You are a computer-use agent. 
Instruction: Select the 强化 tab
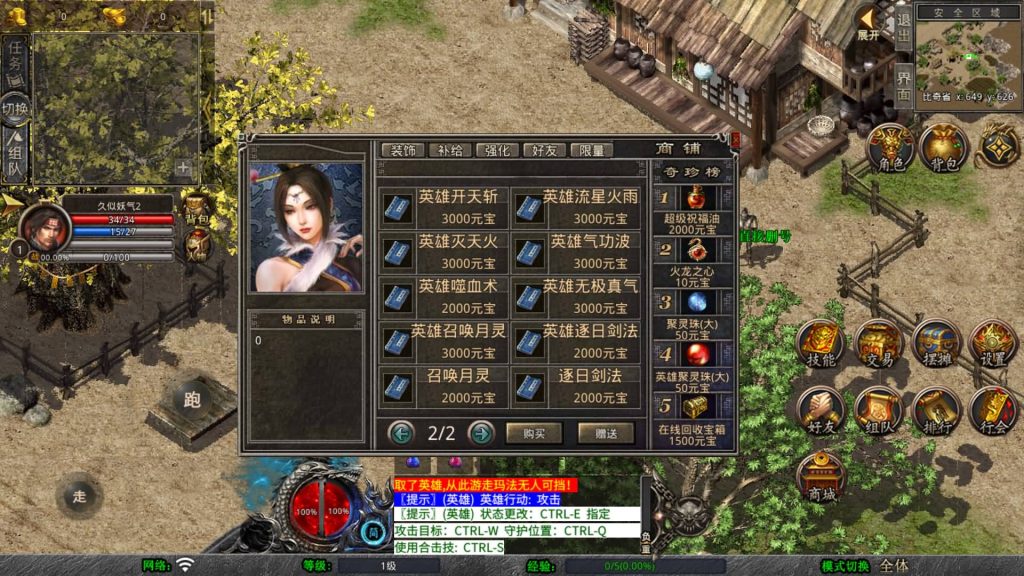(x=498, y=150)
